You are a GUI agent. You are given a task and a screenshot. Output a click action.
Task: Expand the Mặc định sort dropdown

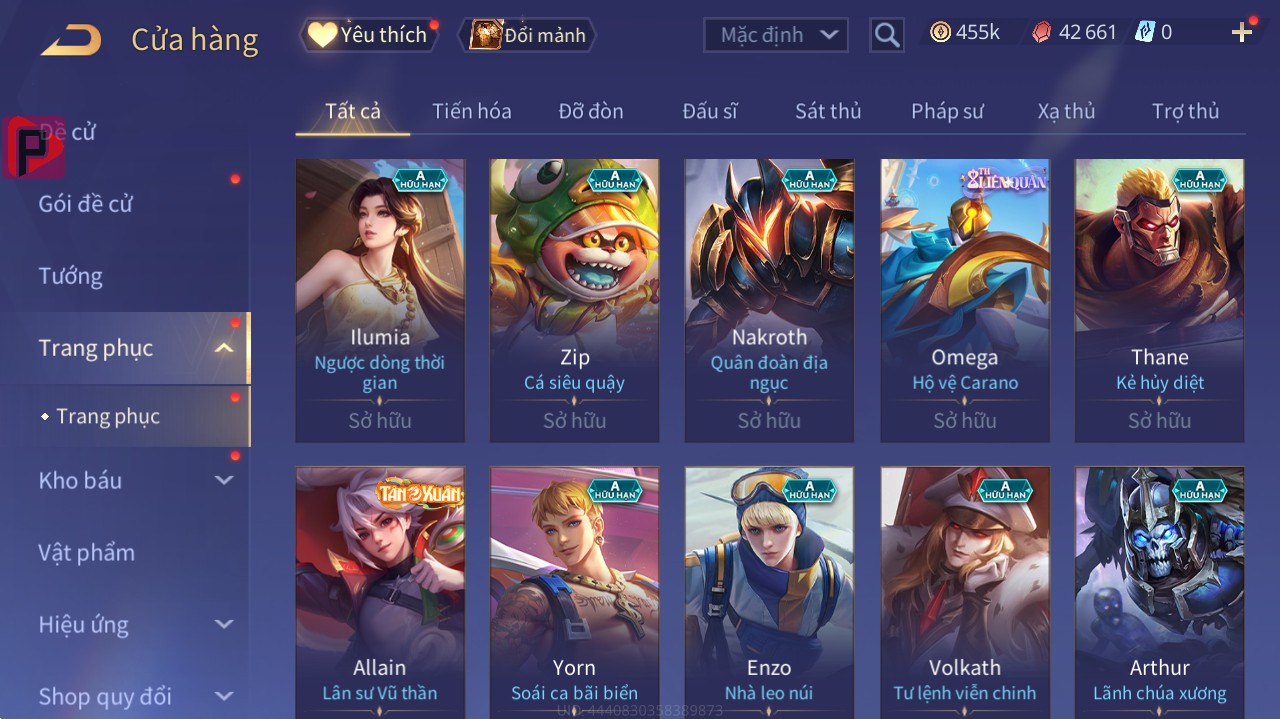pyautogui.click(x=776, y=35)
